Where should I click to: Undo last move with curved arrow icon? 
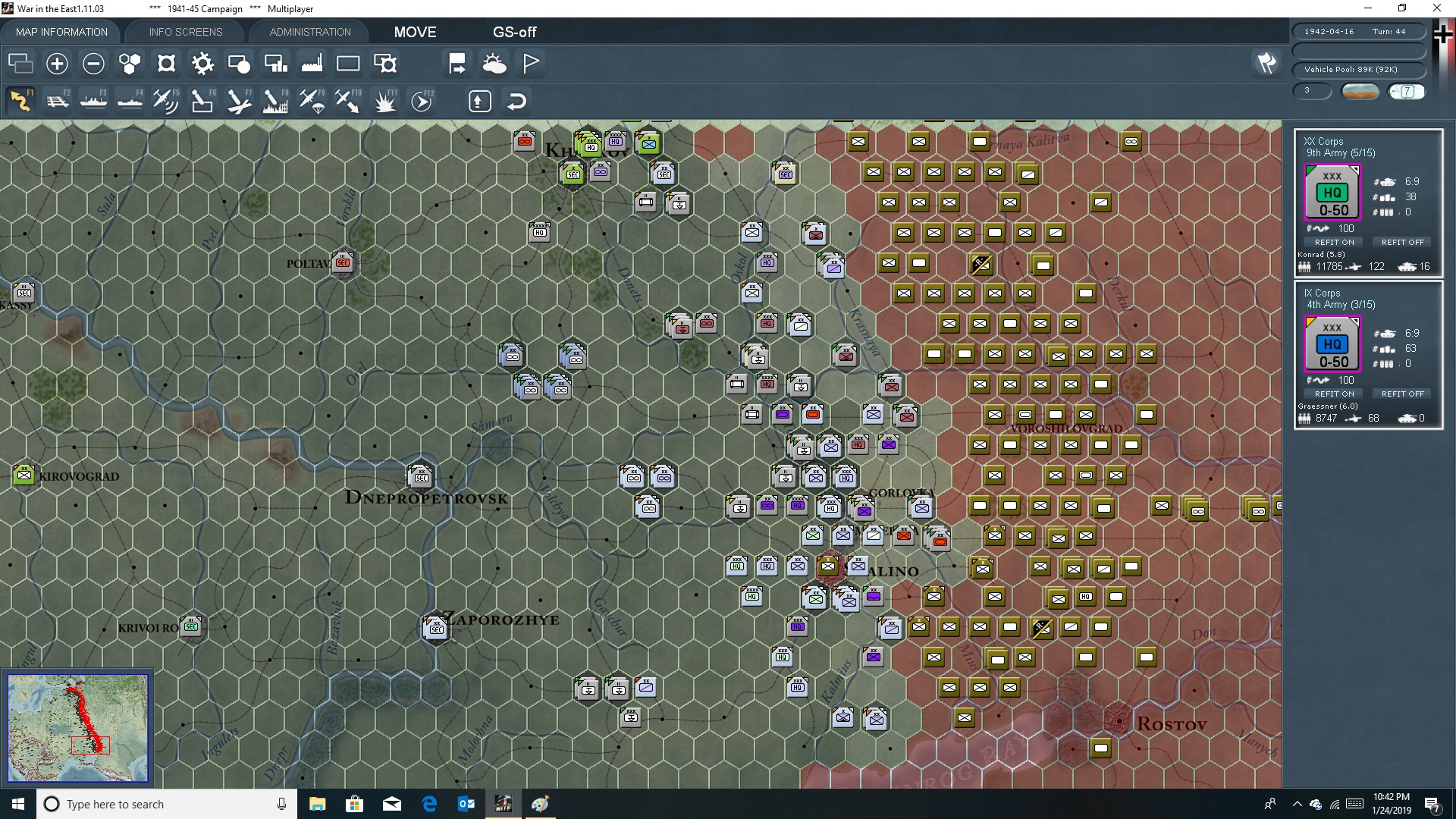coord(516,101)
